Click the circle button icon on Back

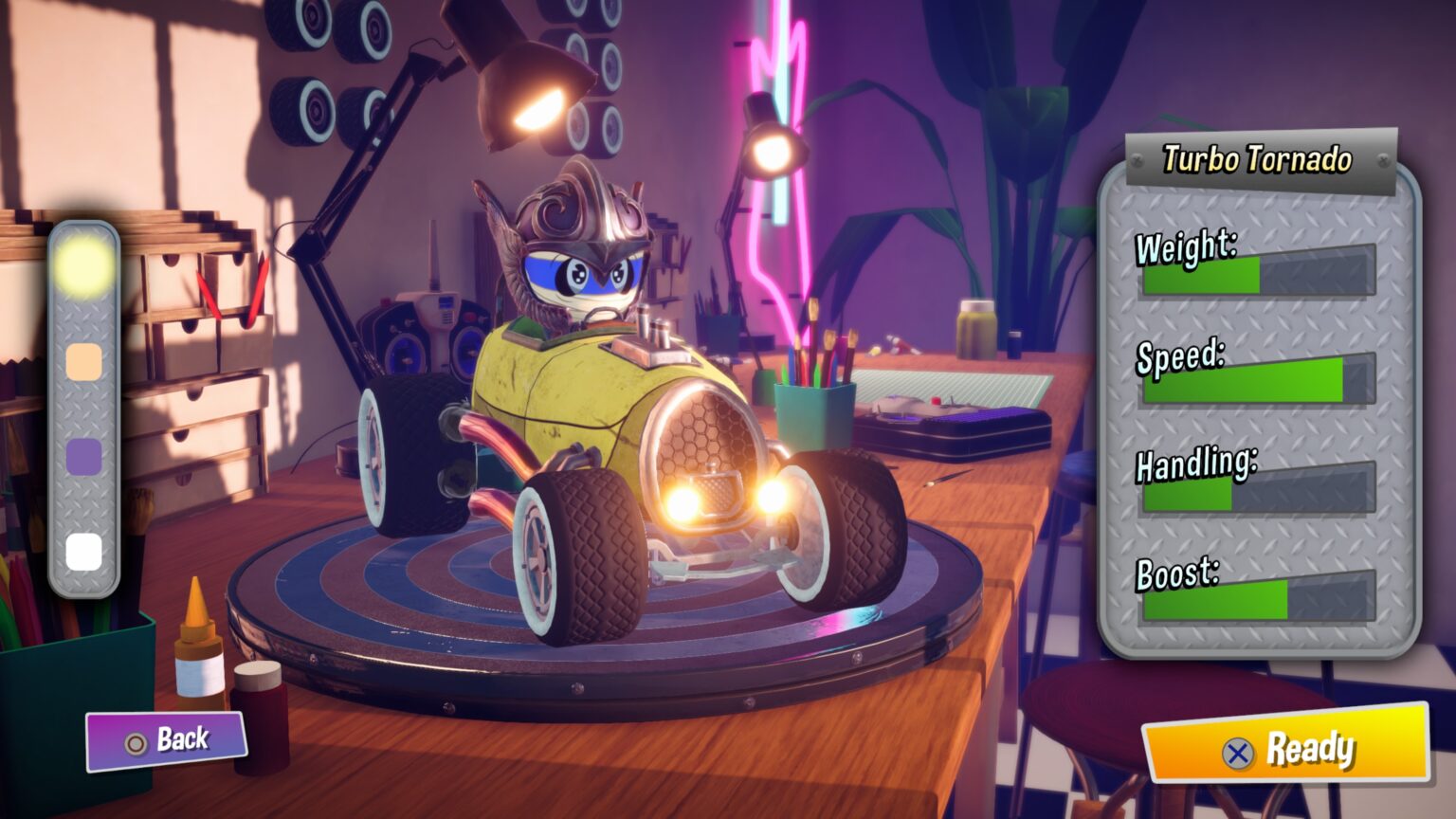(x=135, y=742)
